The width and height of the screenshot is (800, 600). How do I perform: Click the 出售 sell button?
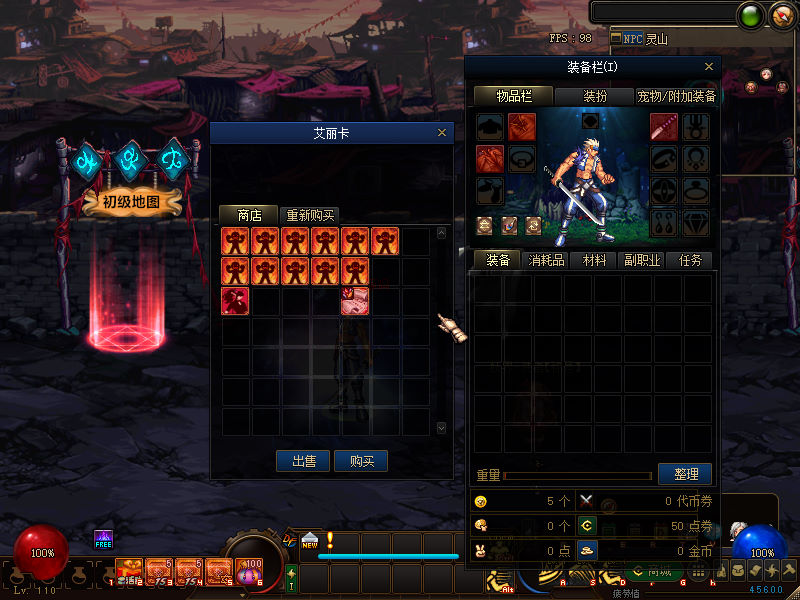click(303, 461)
